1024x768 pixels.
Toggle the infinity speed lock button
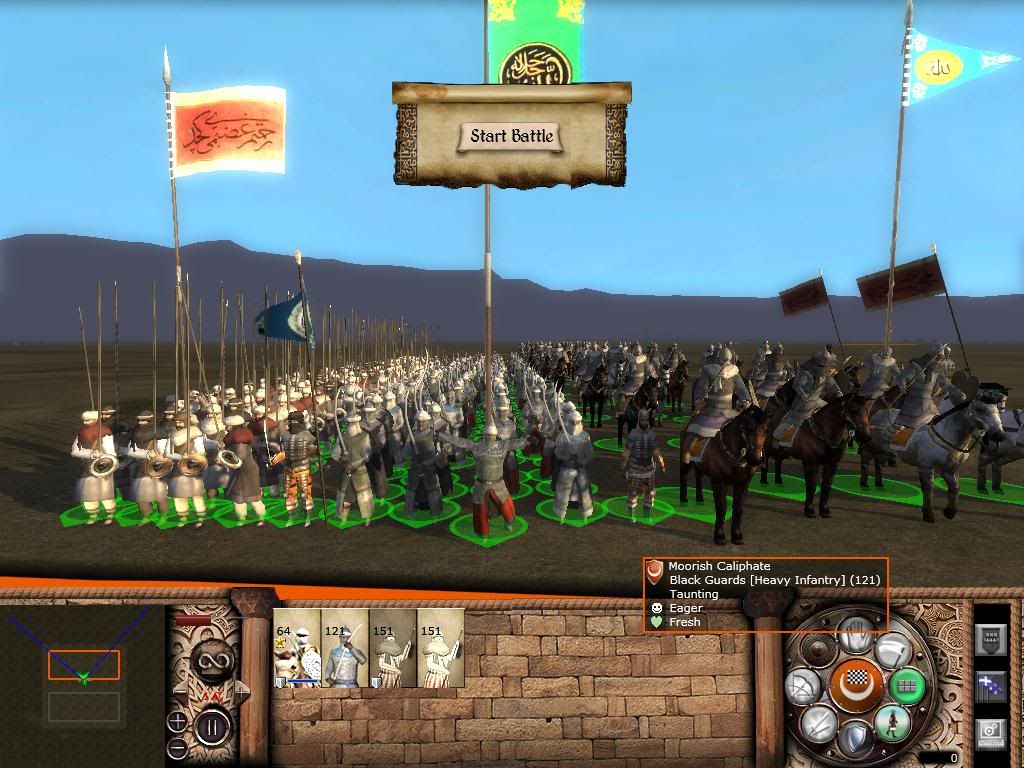click(x=212, y=660)
